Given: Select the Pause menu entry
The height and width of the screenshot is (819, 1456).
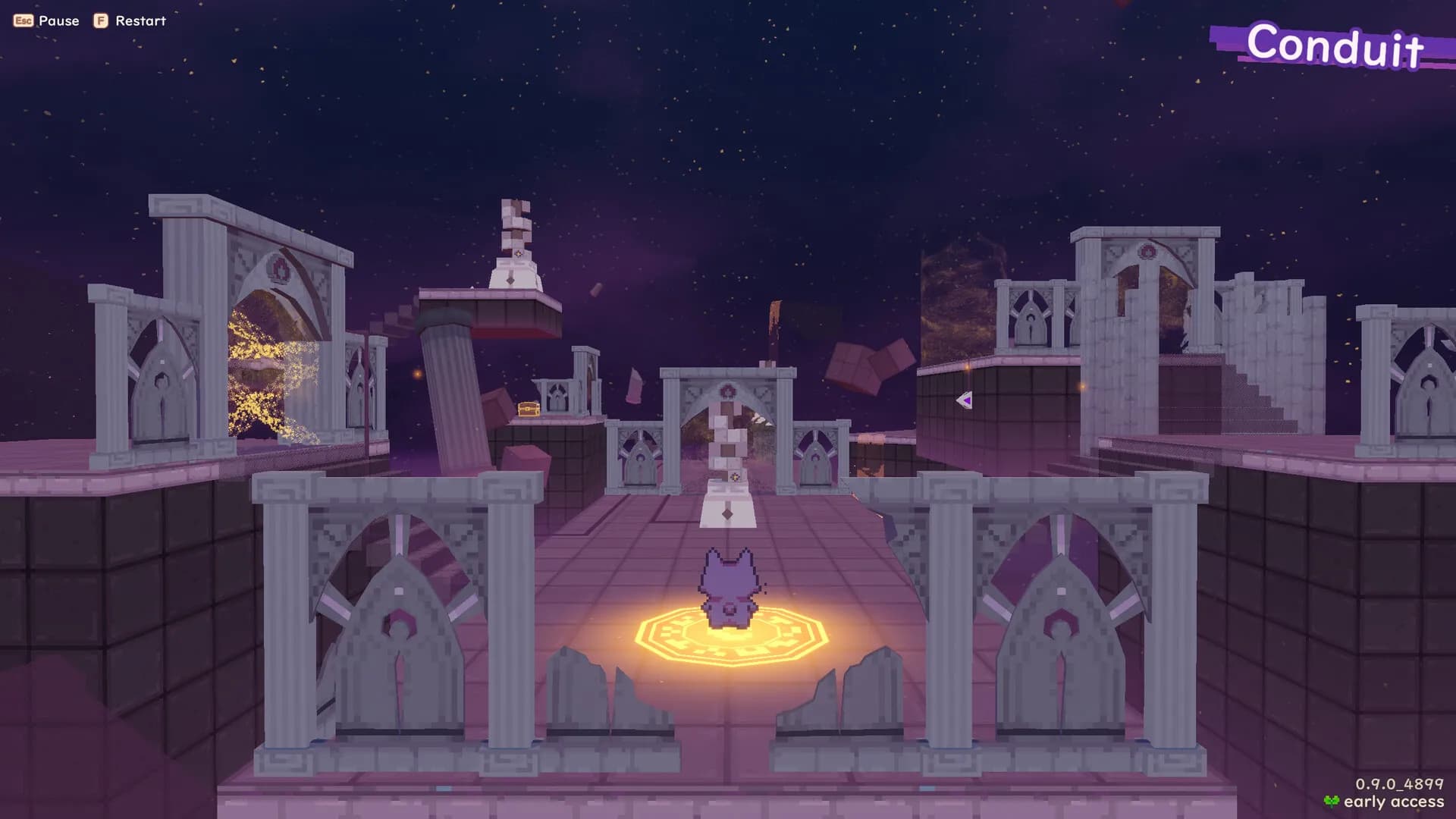Looking at the screenshot, I should tap(59, 21).
